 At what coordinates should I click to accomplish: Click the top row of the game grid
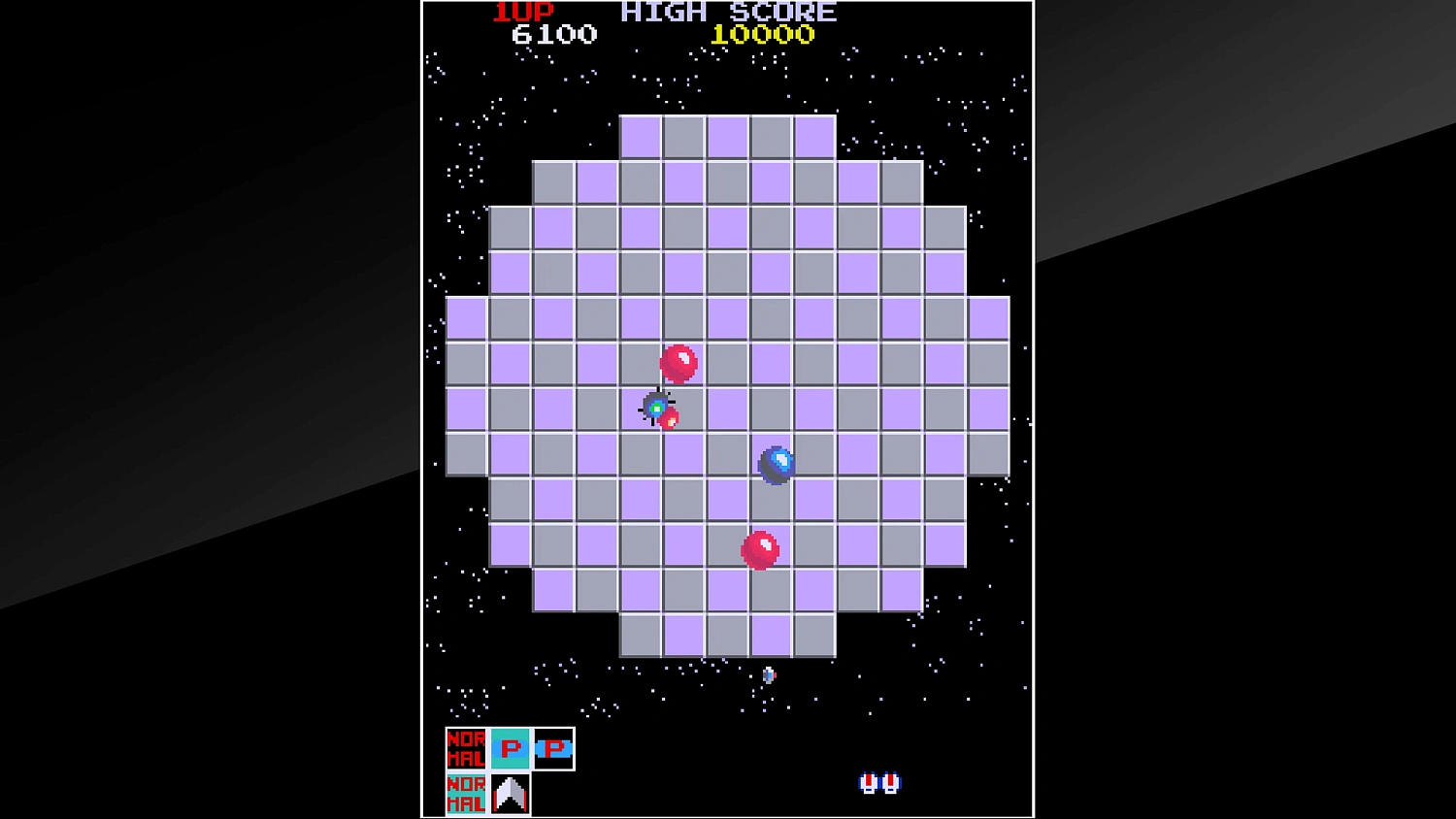[728, 136]
